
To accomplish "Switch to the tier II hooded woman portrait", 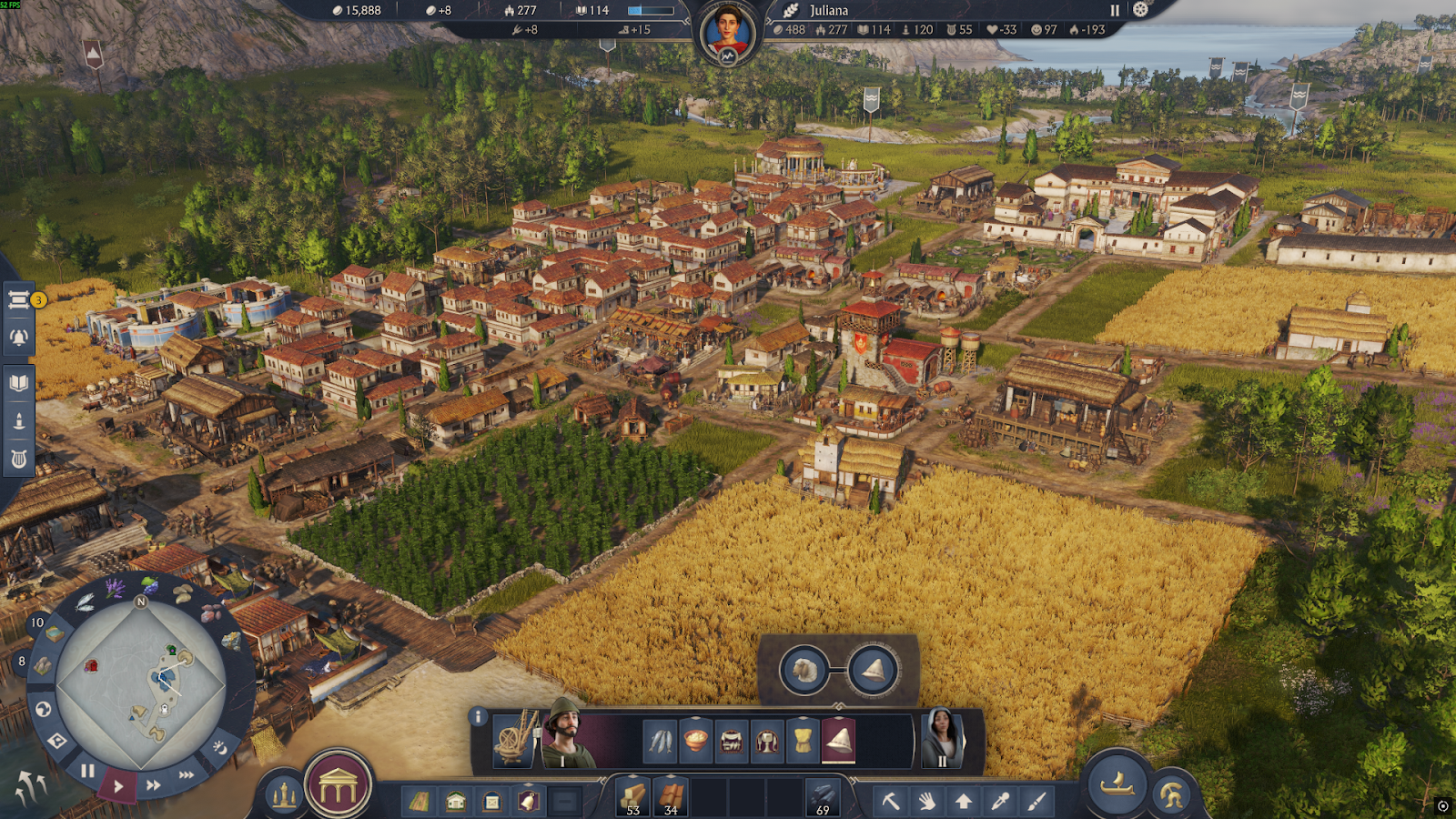I will pos(942,739).
